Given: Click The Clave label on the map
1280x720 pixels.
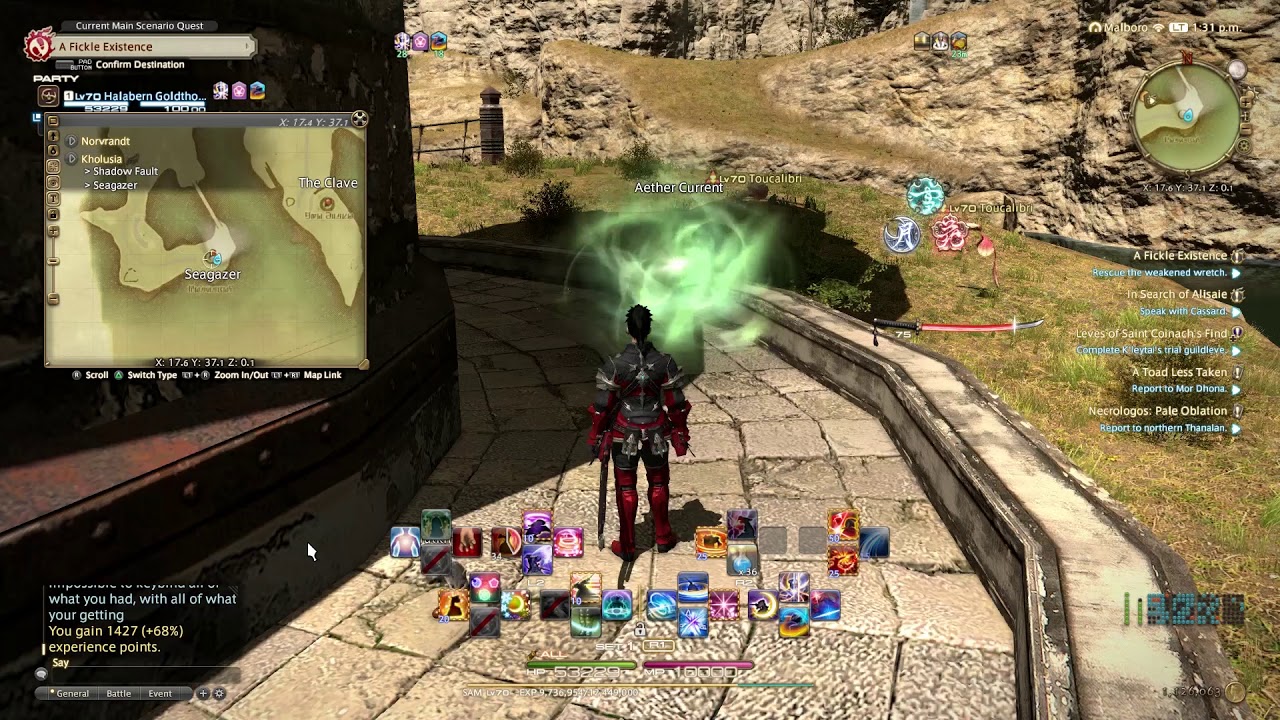Looking at the screenshot, I should click(x=328, y=183).
